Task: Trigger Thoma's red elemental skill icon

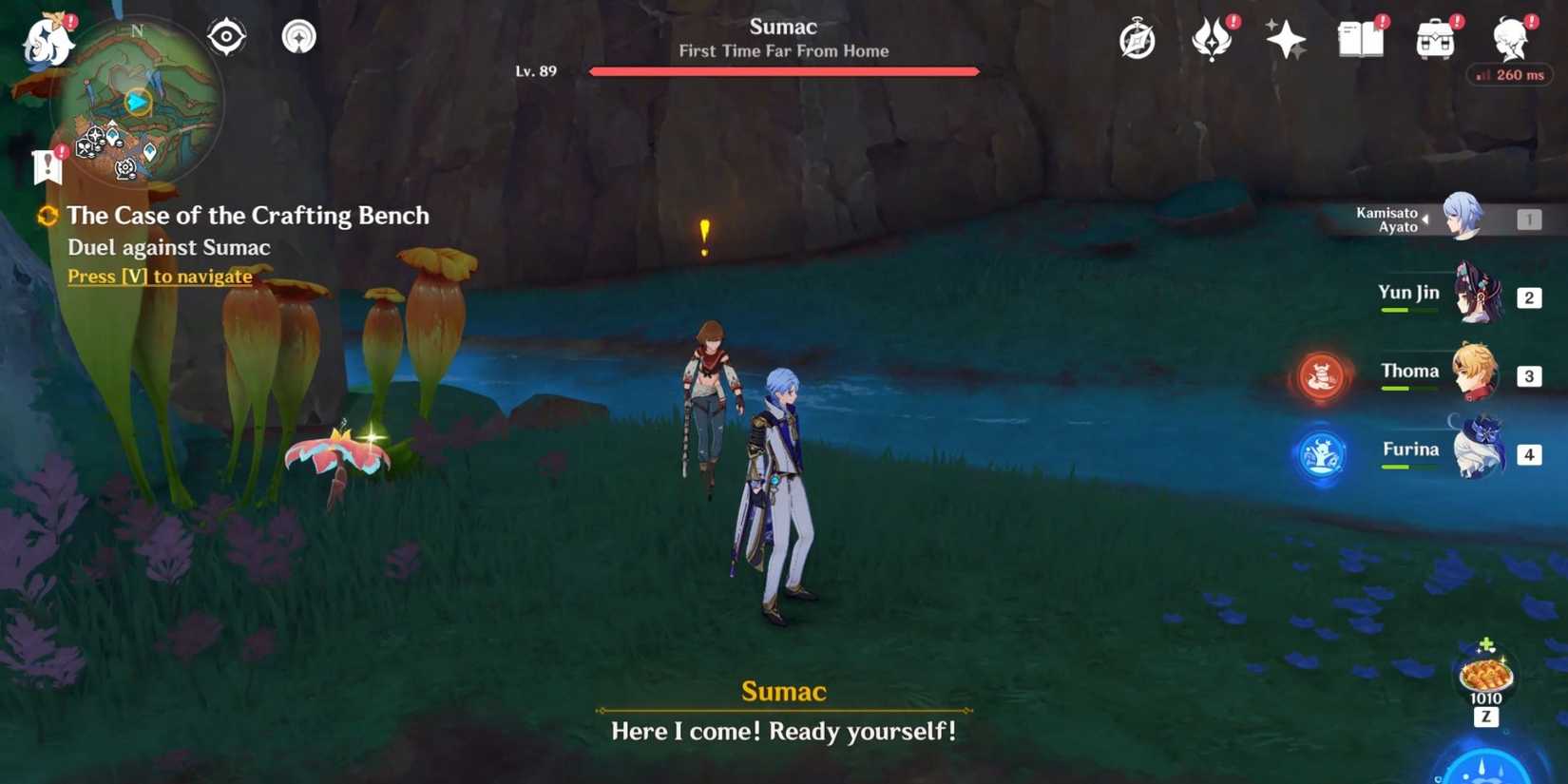Action: 1323,377
